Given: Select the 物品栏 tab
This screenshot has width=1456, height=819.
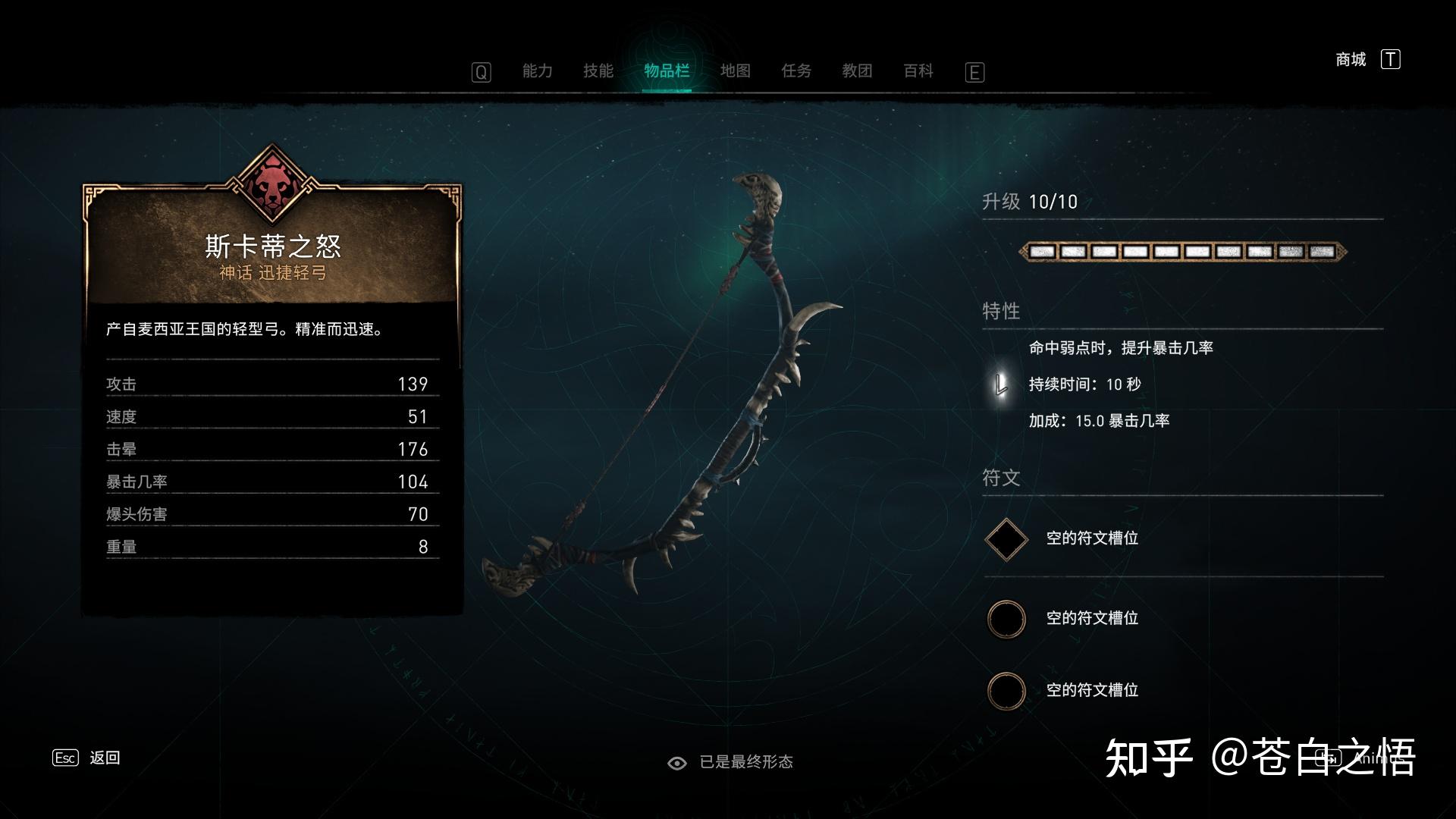Looking at the screenshot, I should pyautogui.click(x=667, y=71).
